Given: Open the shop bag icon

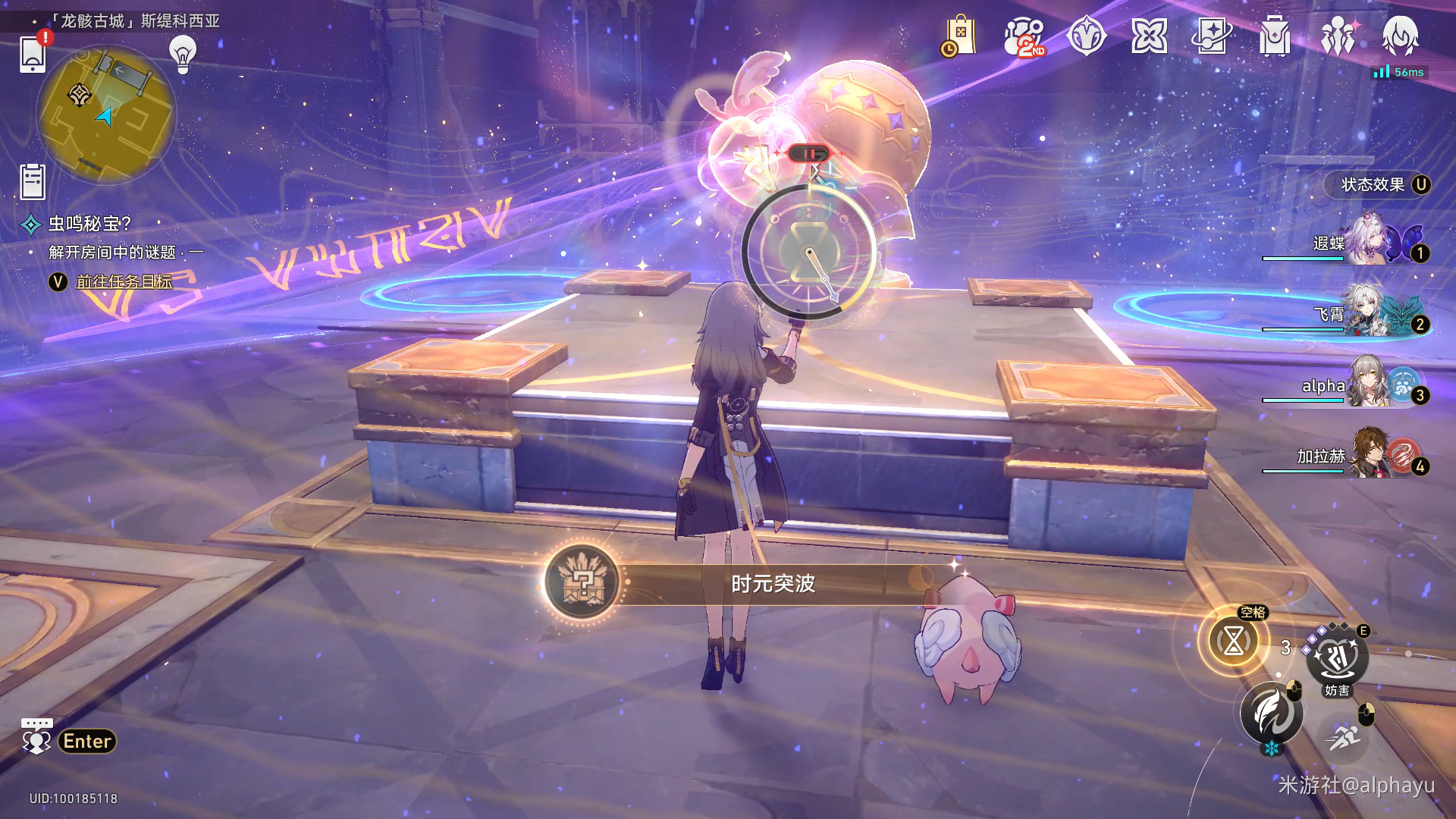Looking at the screenshot, I should 960,36.
